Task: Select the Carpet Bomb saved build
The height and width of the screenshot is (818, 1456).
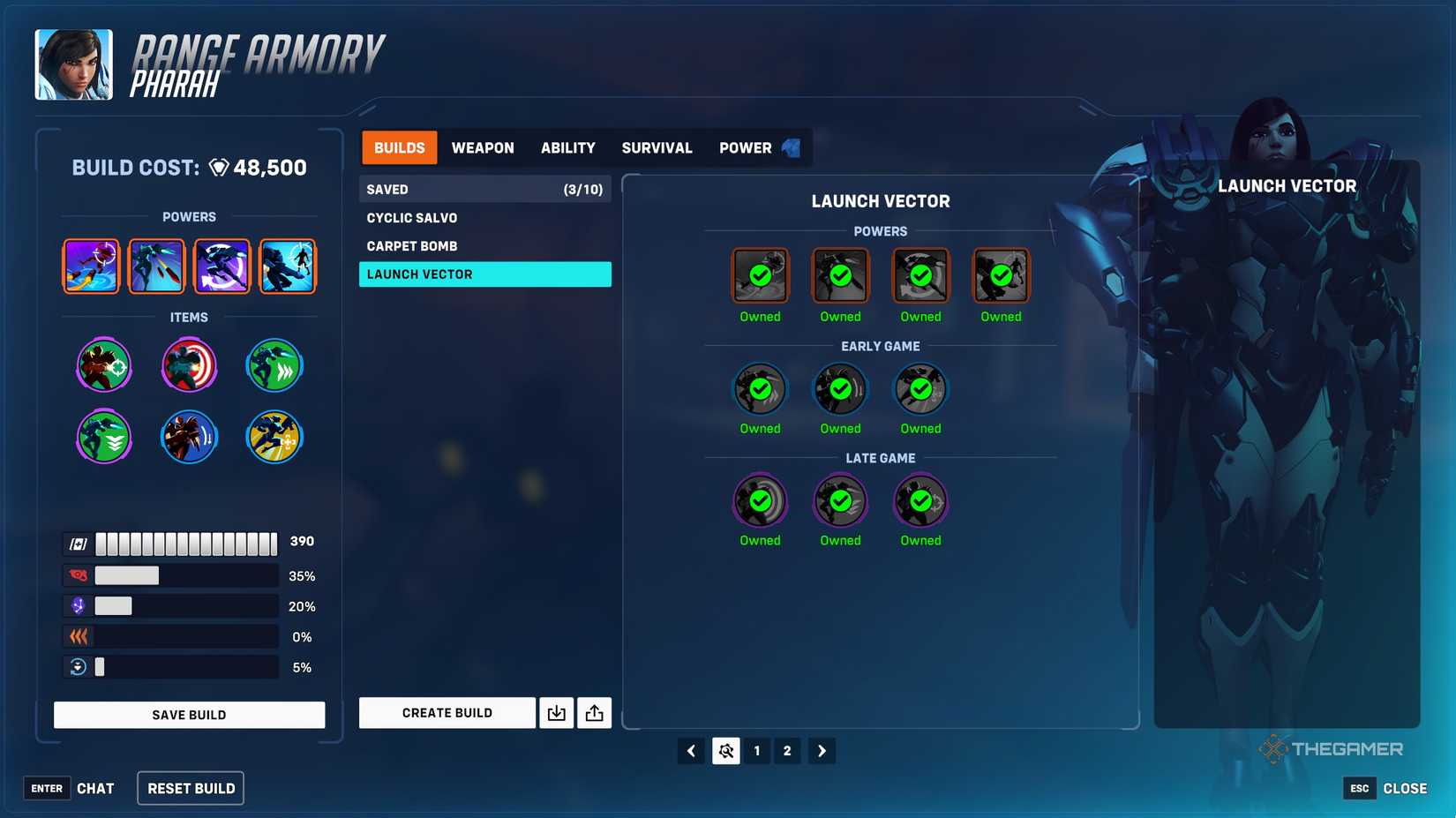Action: pyautogui.click(x=412, y=245)
